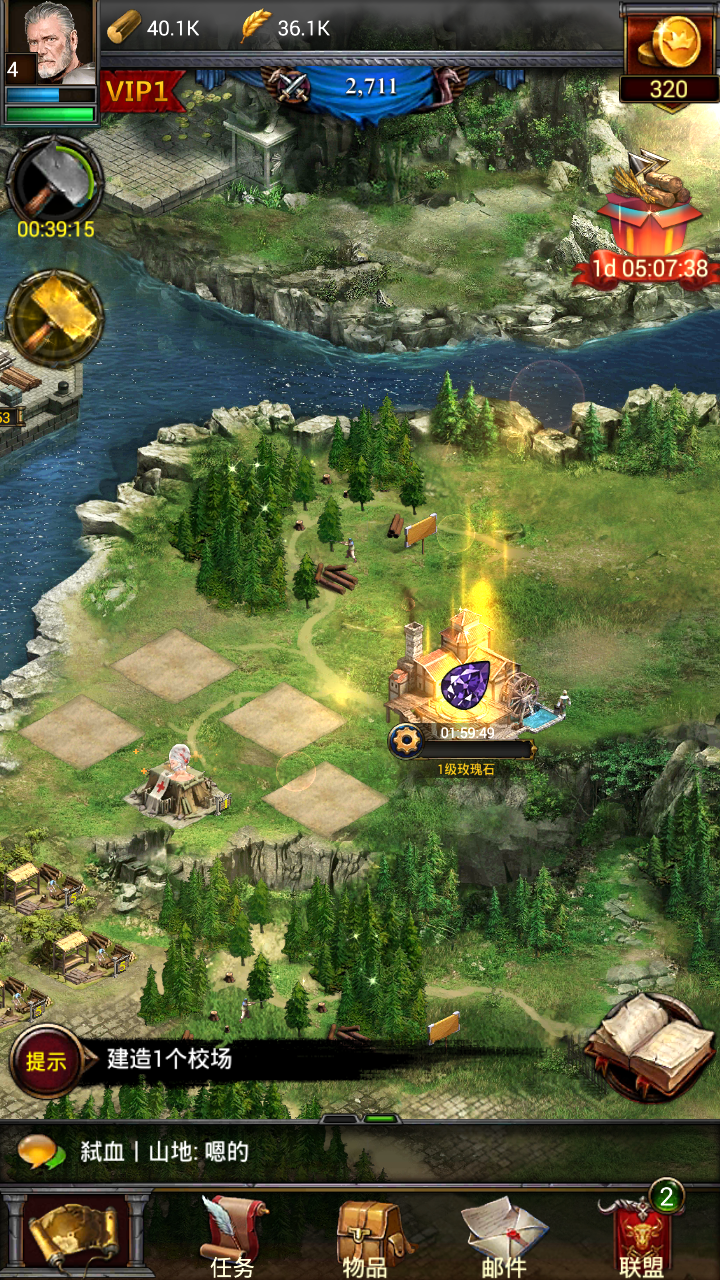Viewport: 720px width, 1280px height.
Task: Open the 物品 items bag
Action: click(x=367, y=1238)
